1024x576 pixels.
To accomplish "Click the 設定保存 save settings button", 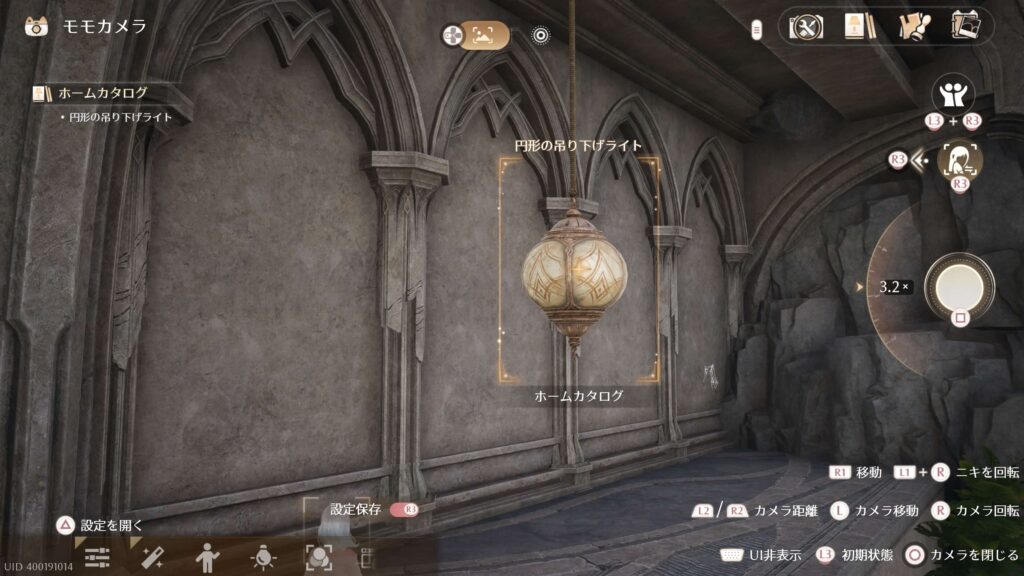I will click(358, 509).
